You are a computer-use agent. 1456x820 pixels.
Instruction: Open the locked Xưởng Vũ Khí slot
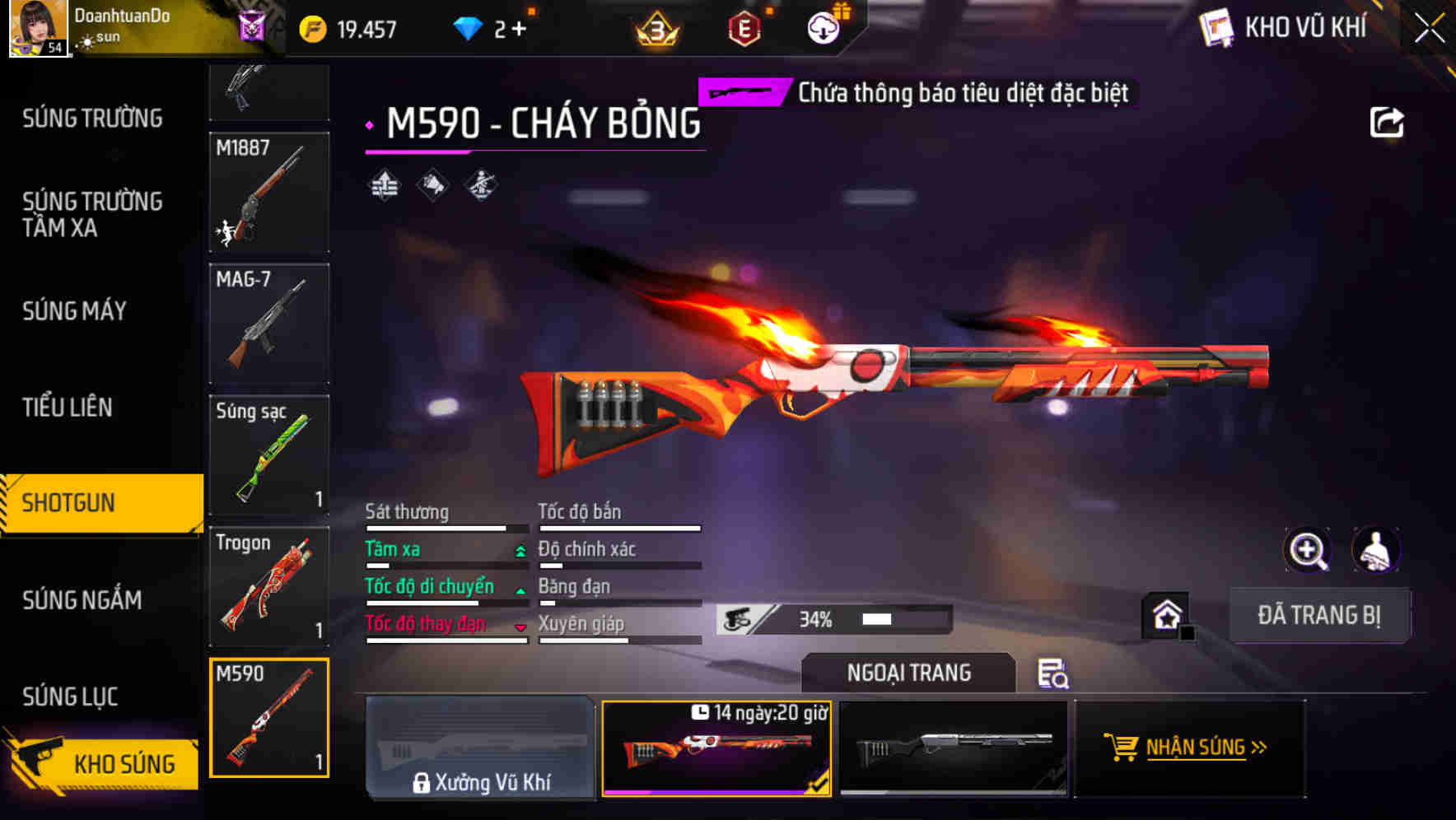coord(481,748)
